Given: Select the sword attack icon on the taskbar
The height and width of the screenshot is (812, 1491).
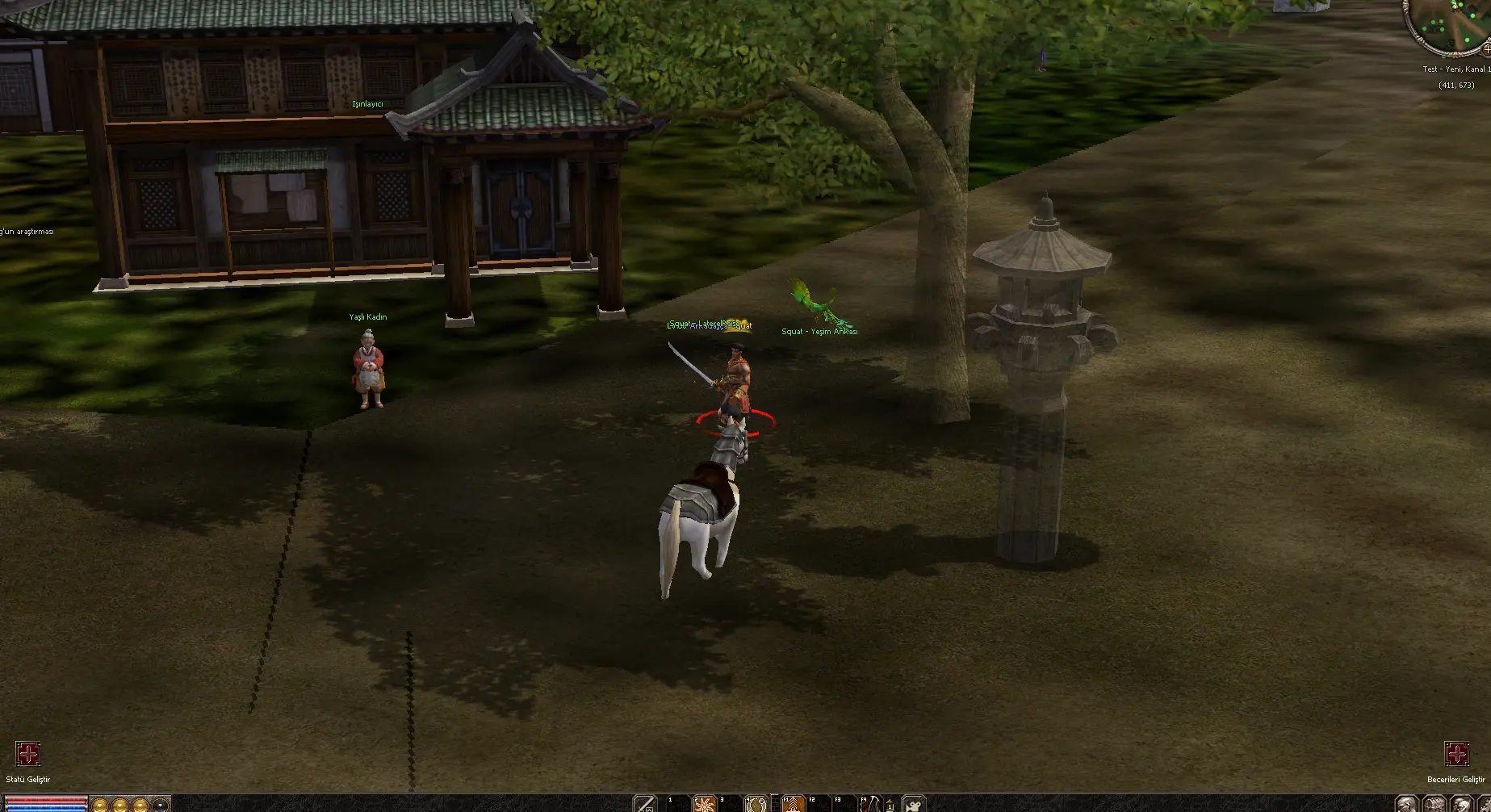Looking at the screenshot, I should [644, 804].
